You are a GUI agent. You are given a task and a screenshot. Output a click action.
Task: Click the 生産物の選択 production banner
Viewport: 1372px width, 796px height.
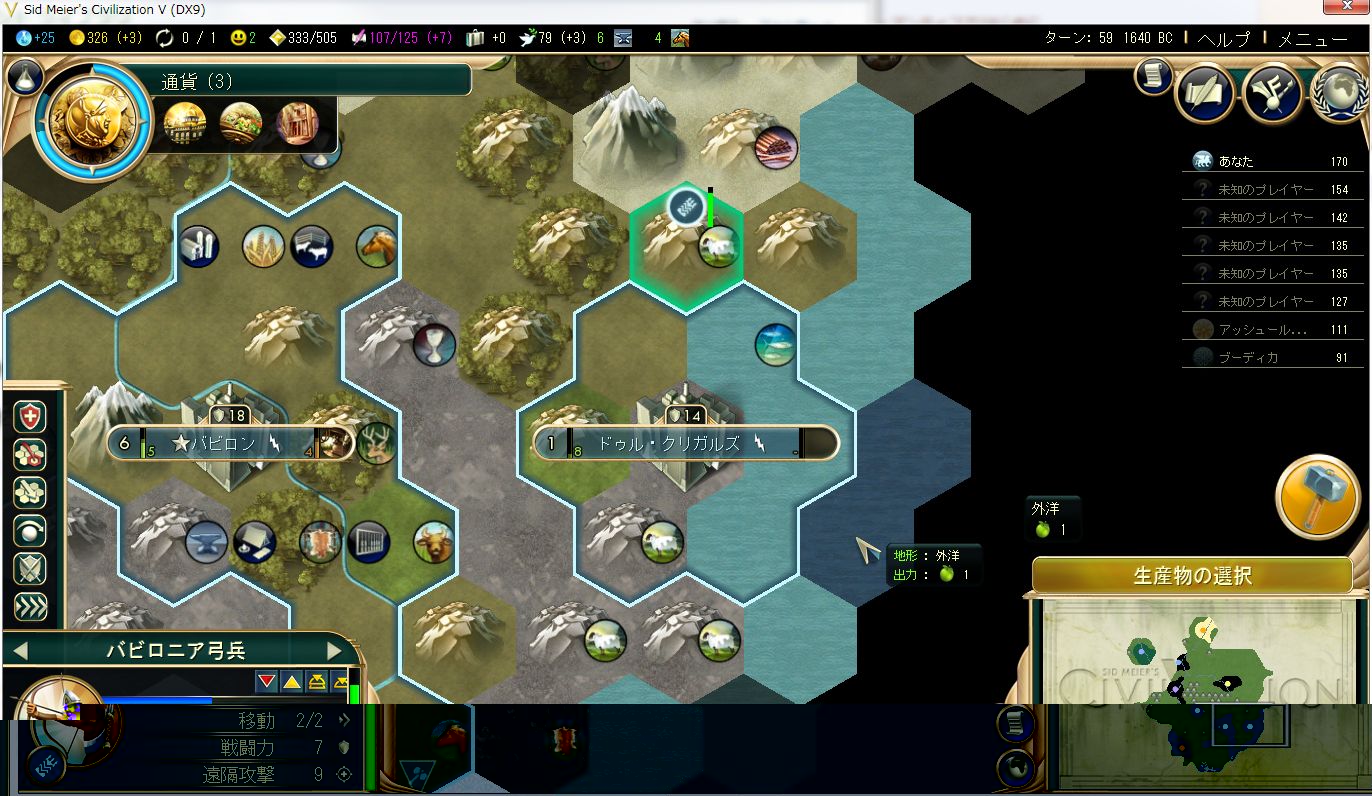(1192, 576)
